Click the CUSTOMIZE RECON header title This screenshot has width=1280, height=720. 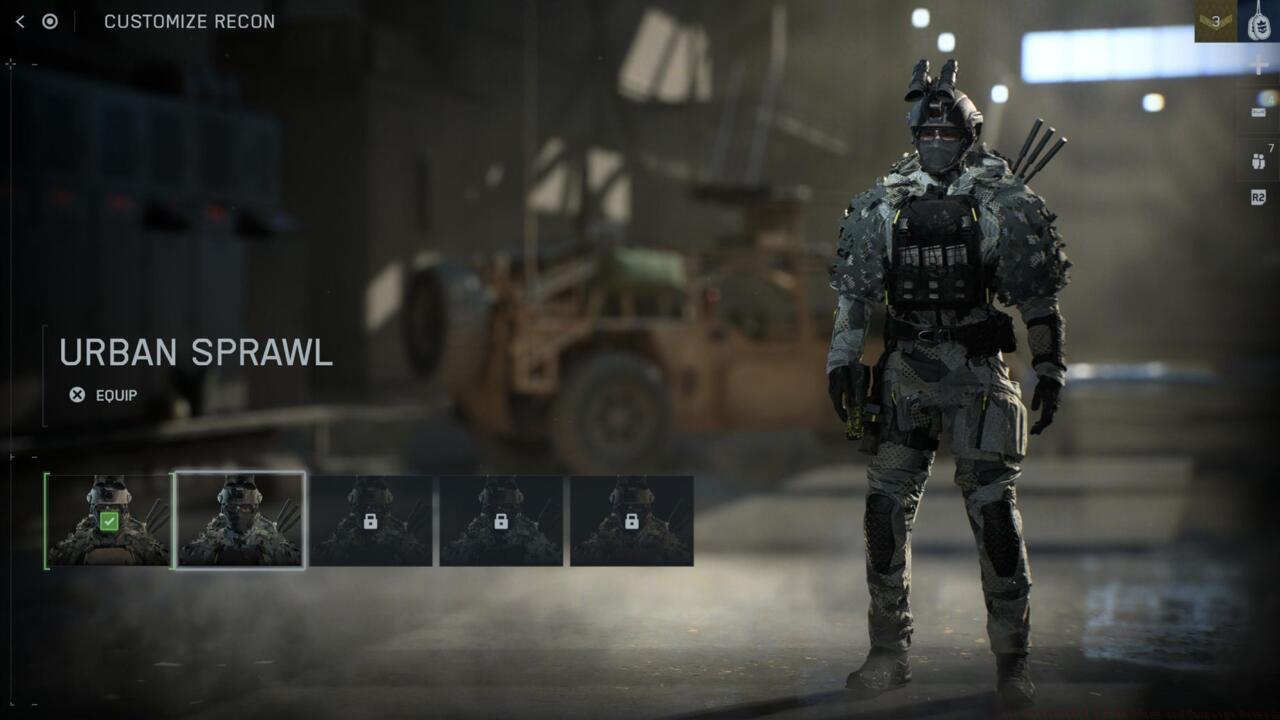coord(188,21)
